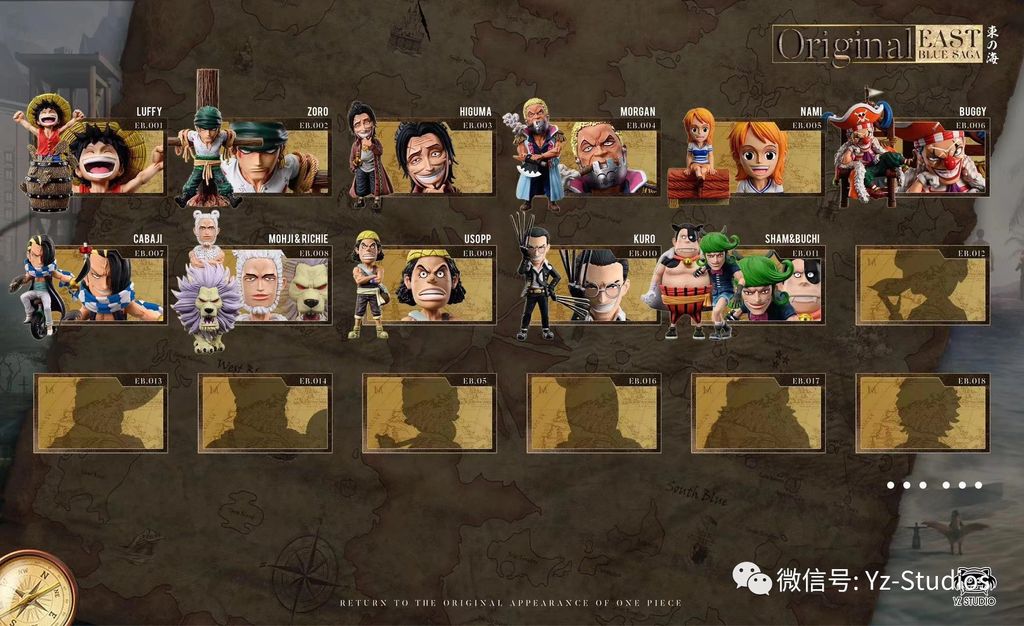Open the locked EB.016 silhouette card

coord(593,413)
